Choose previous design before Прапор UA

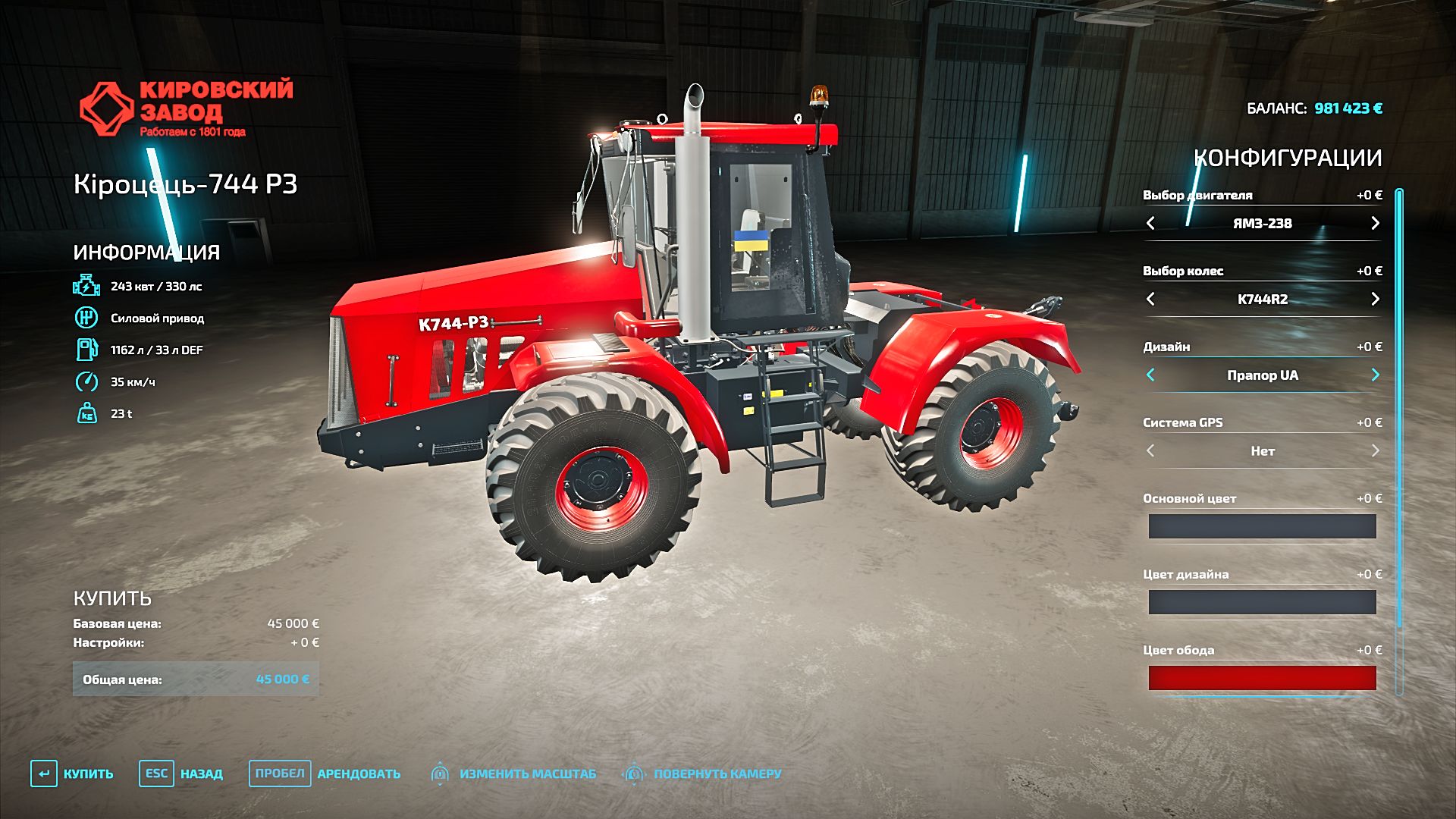[1150, 375]
